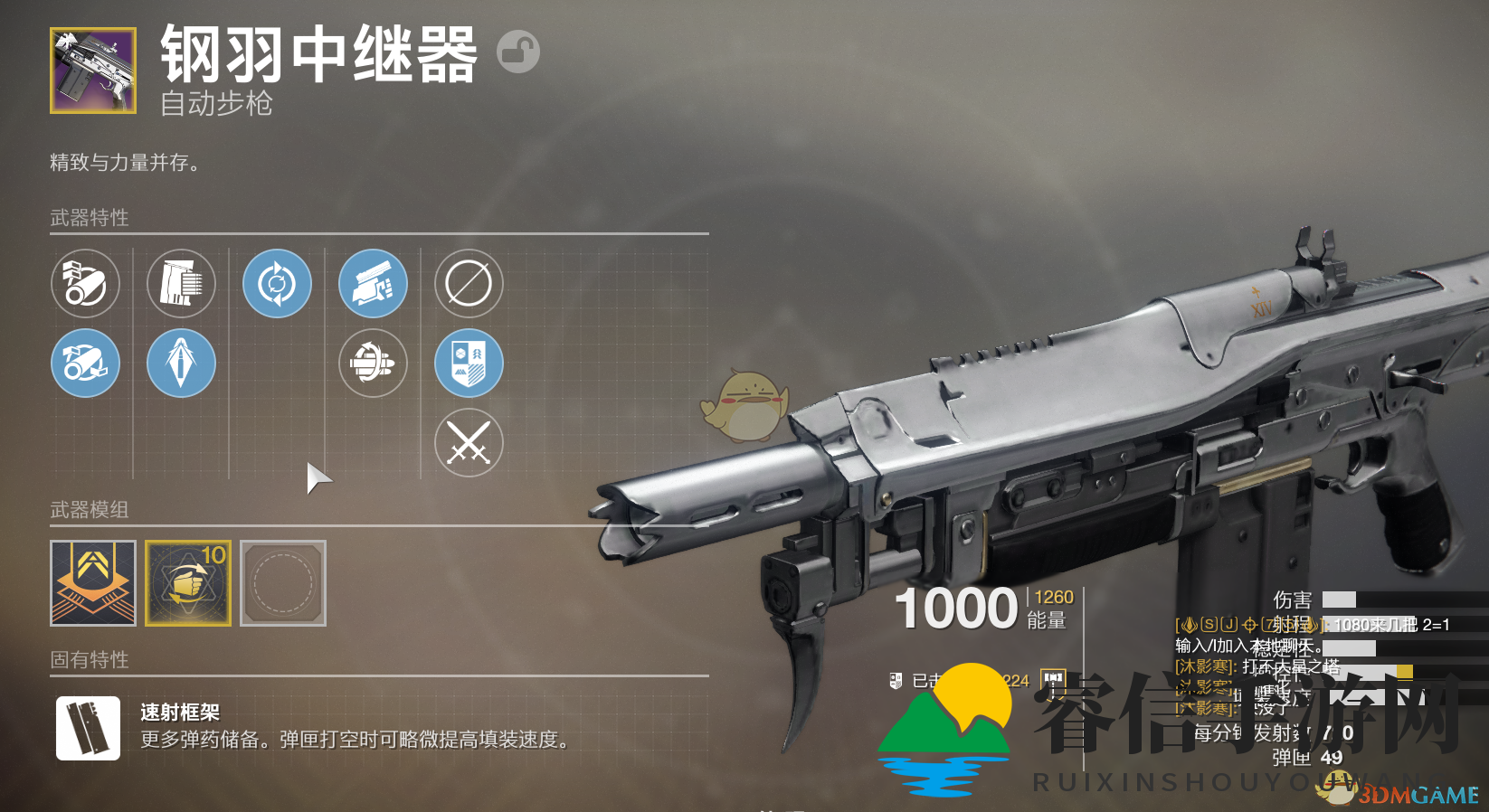
Task: Select the extended magazine perk icon
Action: click(181, 283)
